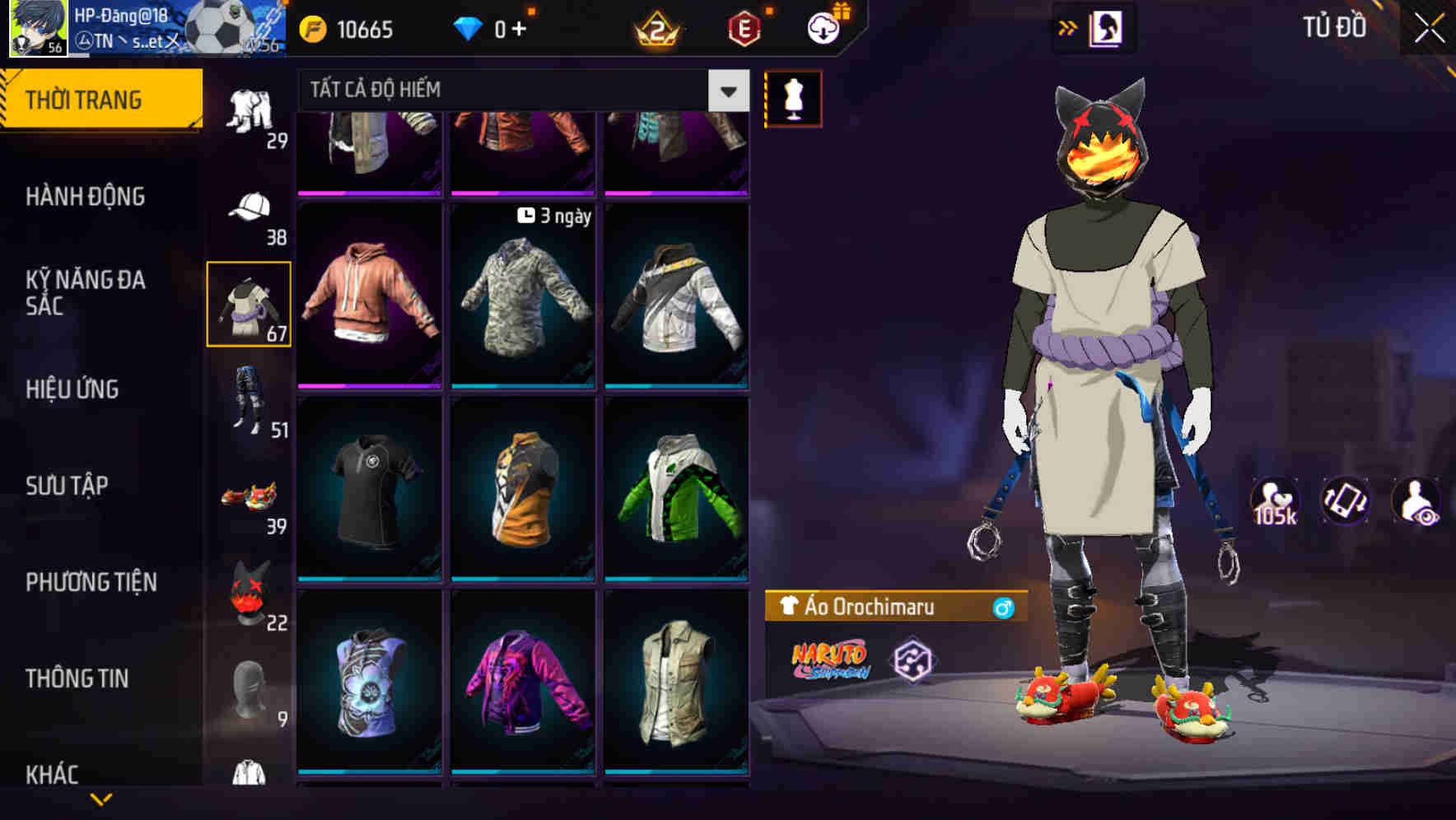Select the orange hoodie thumbnail
1456x820 pixels.
[370, 296]
